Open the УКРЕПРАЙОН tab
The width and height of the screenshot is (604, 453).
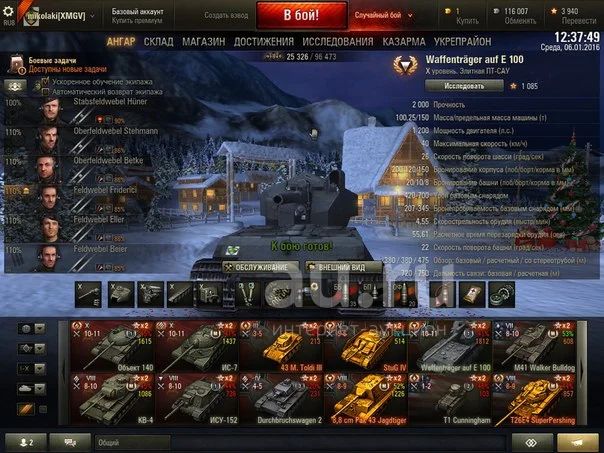[462, 42]
